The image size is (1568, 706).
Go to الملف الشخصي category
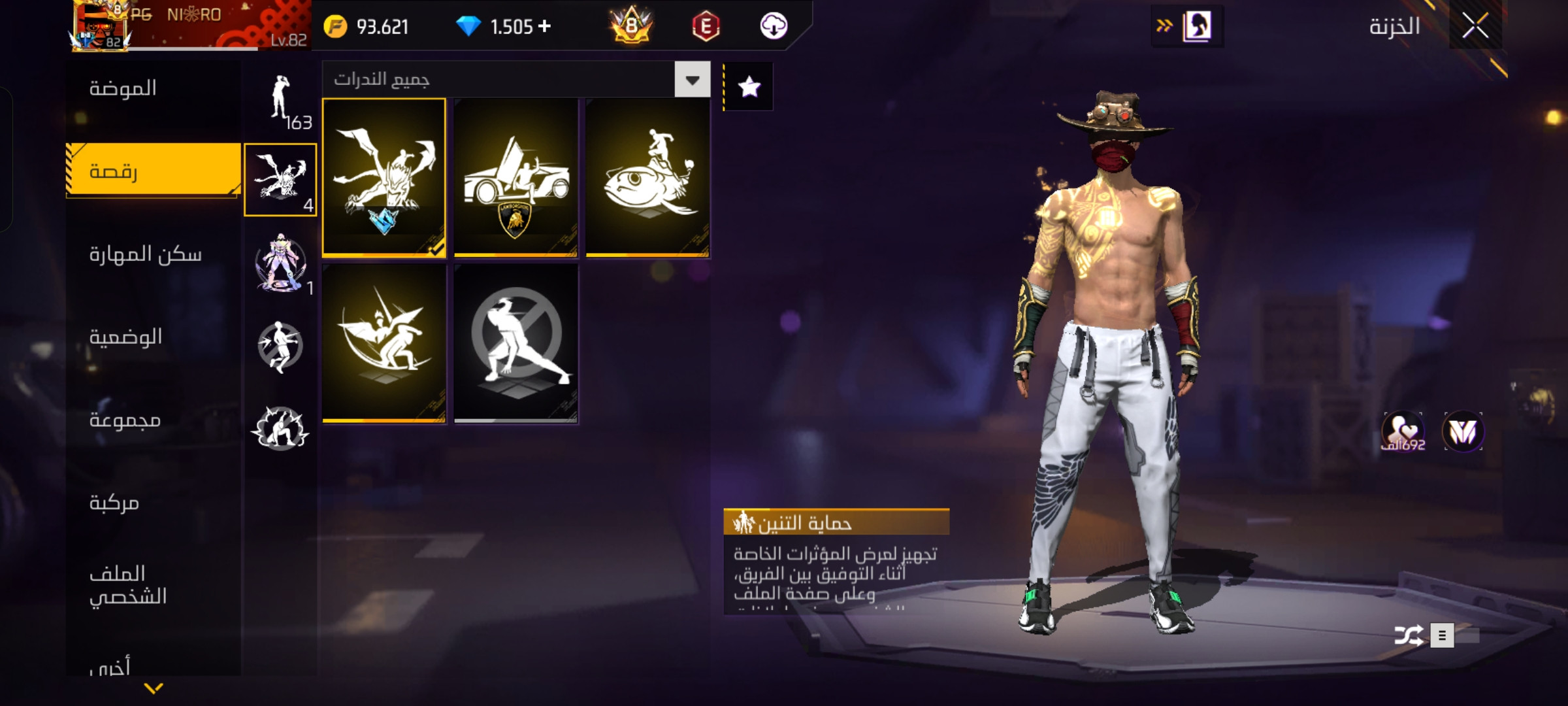[128, 584]
